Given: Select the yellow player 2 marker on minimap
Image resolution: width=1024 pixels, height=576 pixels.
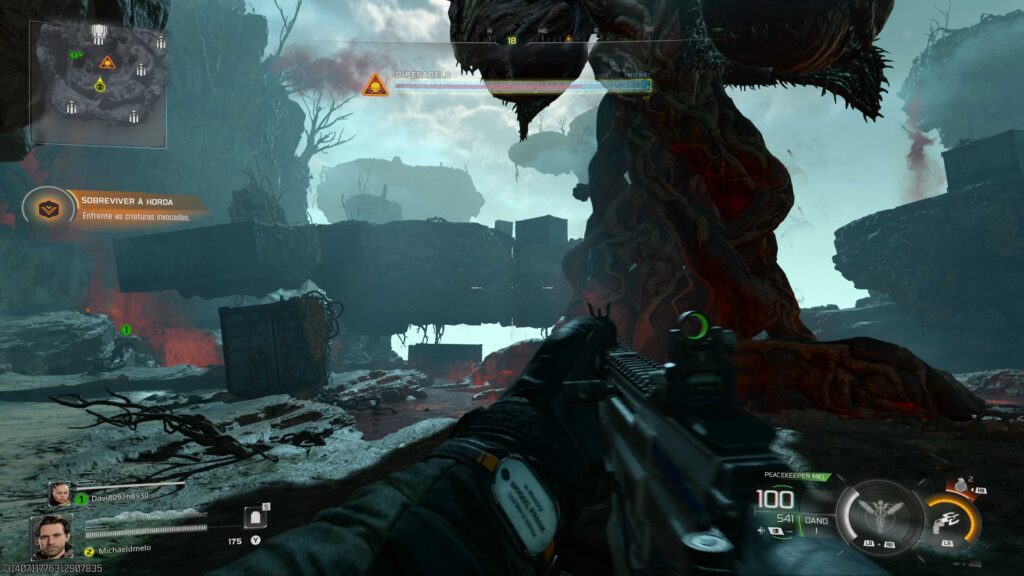Looking at the screenshot, I should point(100,86).
